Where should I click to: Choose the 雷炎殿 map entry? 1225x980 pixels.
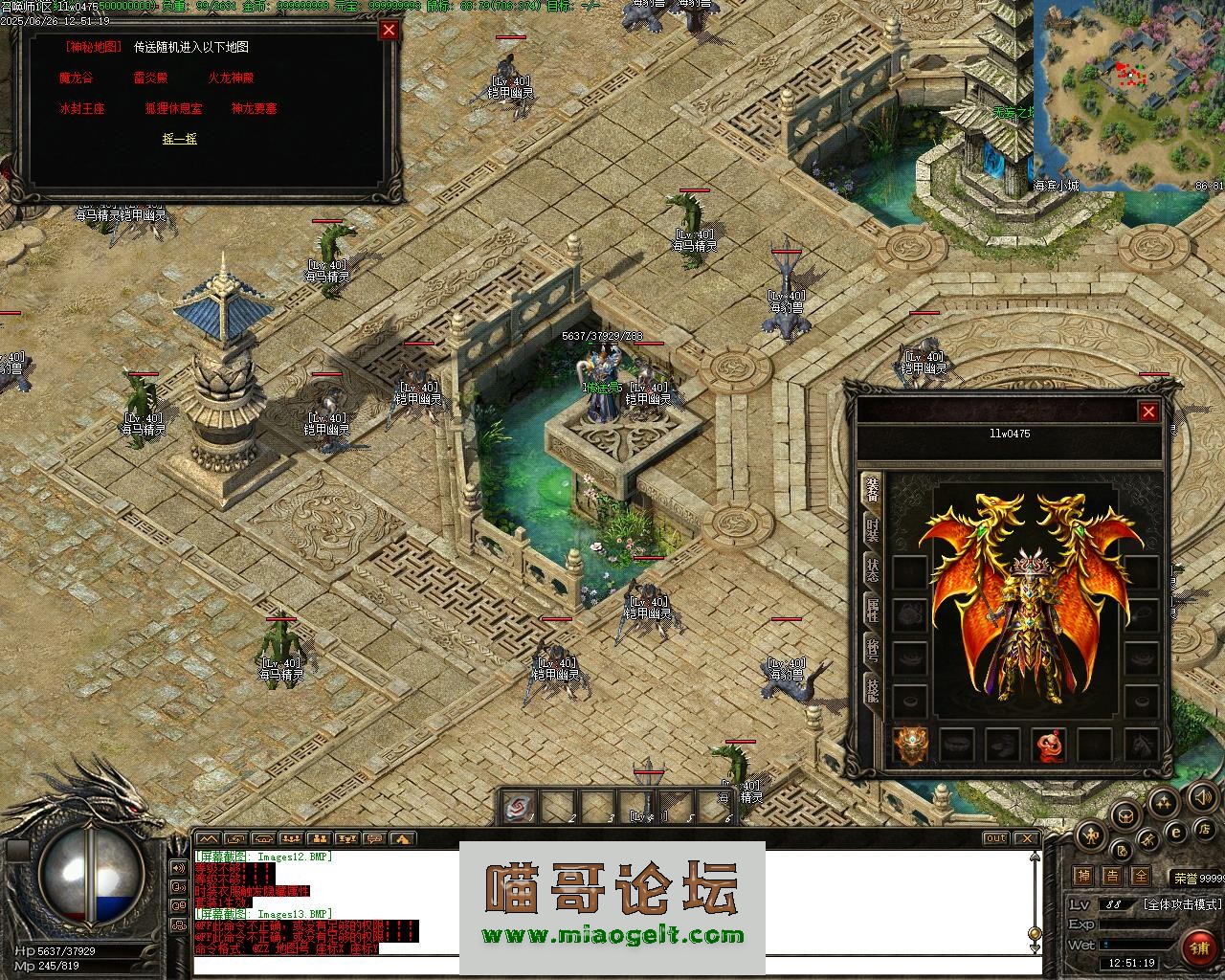click(151, 78)
